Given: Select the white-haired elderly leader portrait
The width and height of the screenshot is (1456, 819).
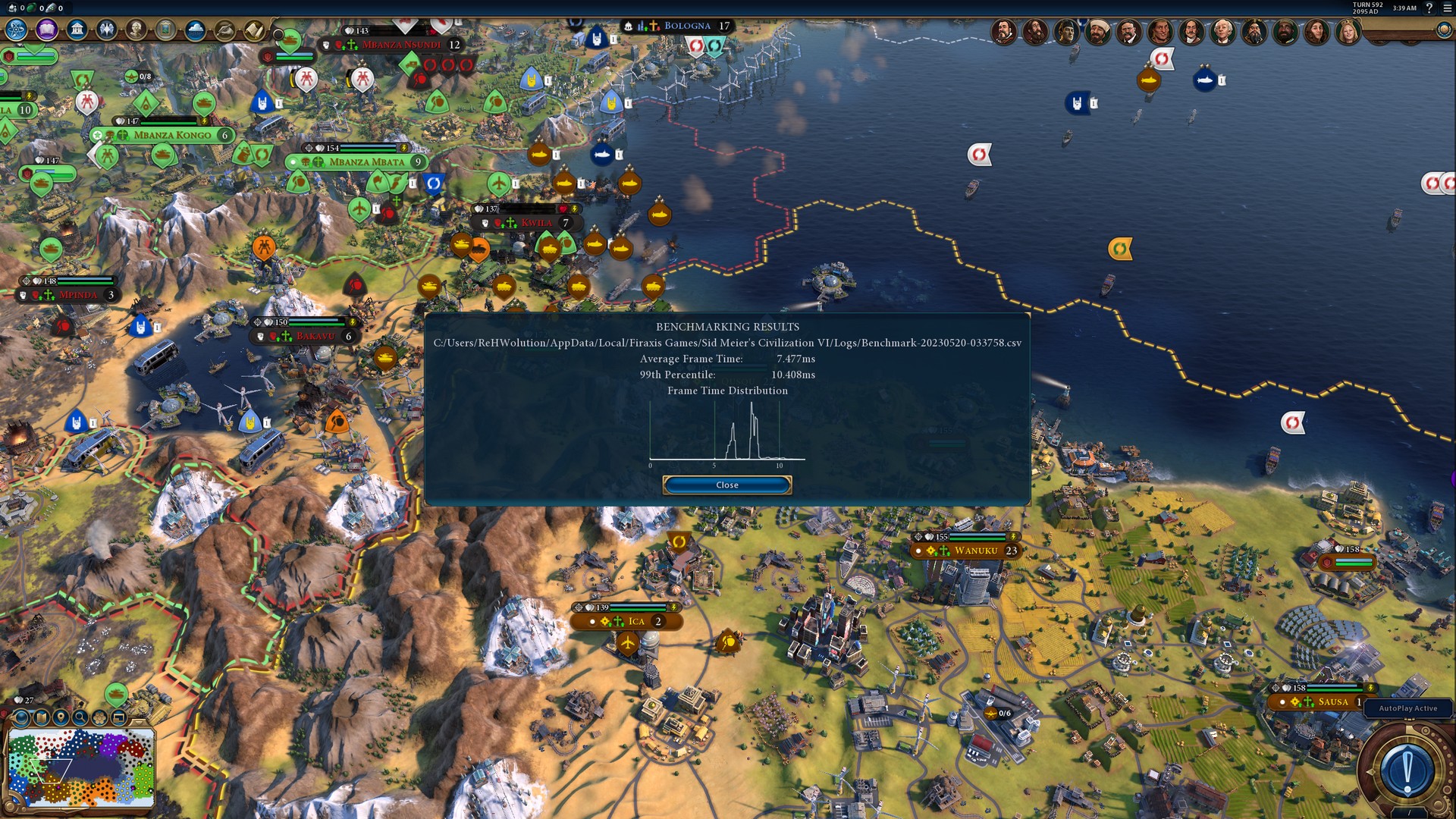Looking at the screenshot, I should click(1222, 32).
